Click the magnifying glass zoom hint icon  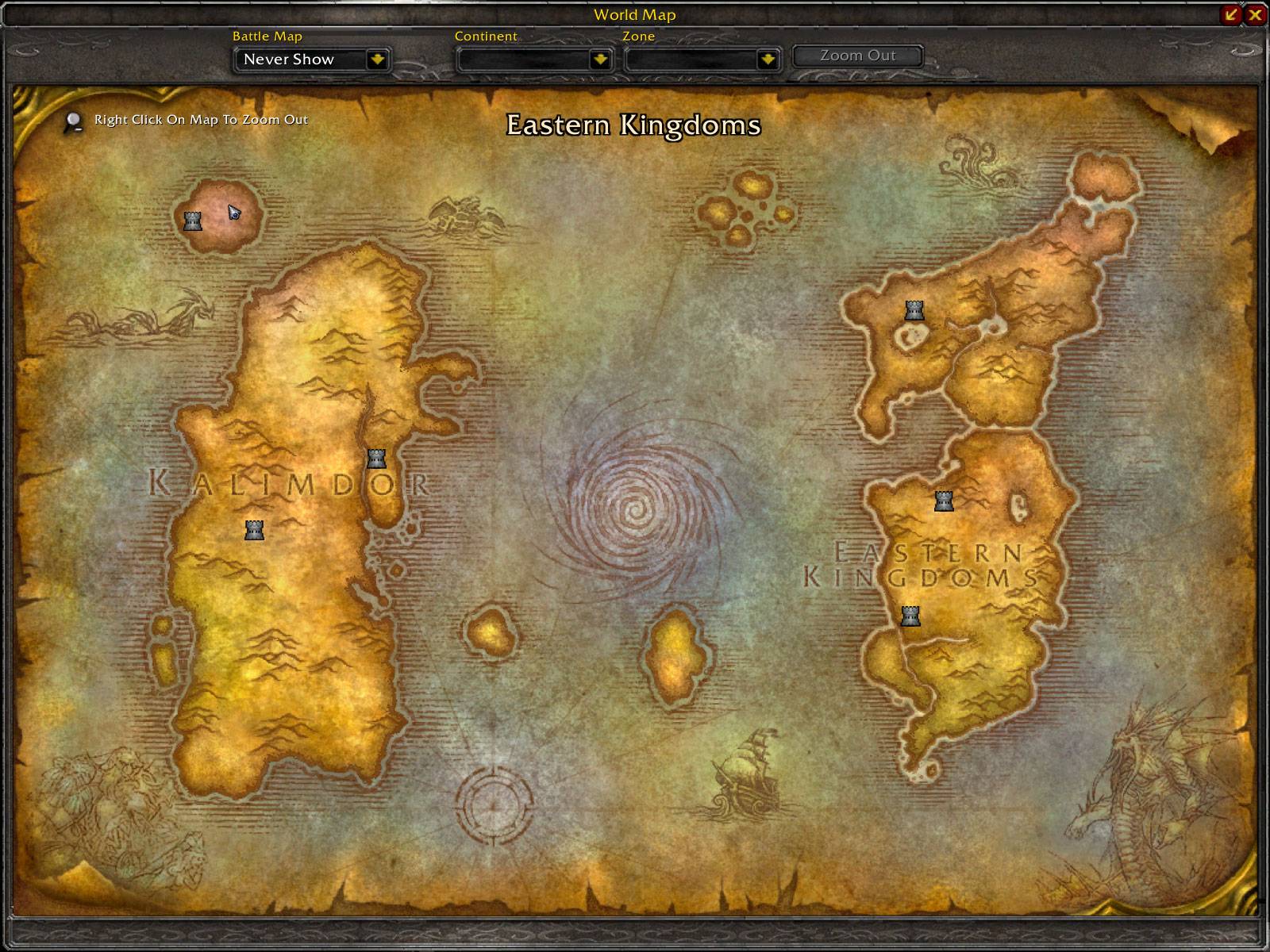click(x=71, y=119)
